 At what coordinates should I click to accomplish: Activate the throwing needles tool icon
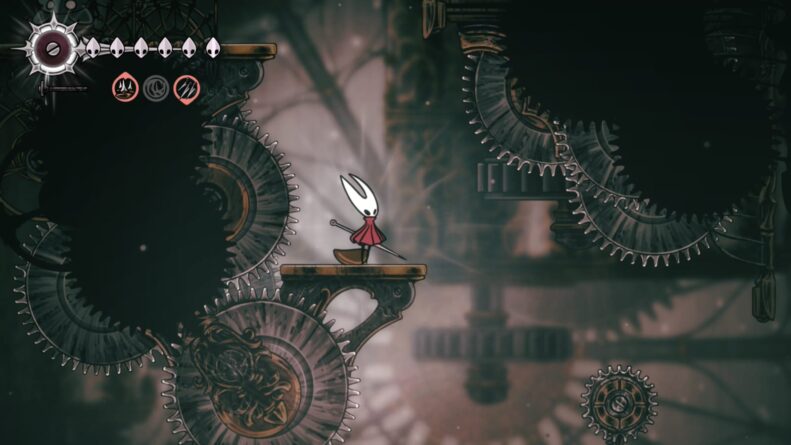pos(186,89)
